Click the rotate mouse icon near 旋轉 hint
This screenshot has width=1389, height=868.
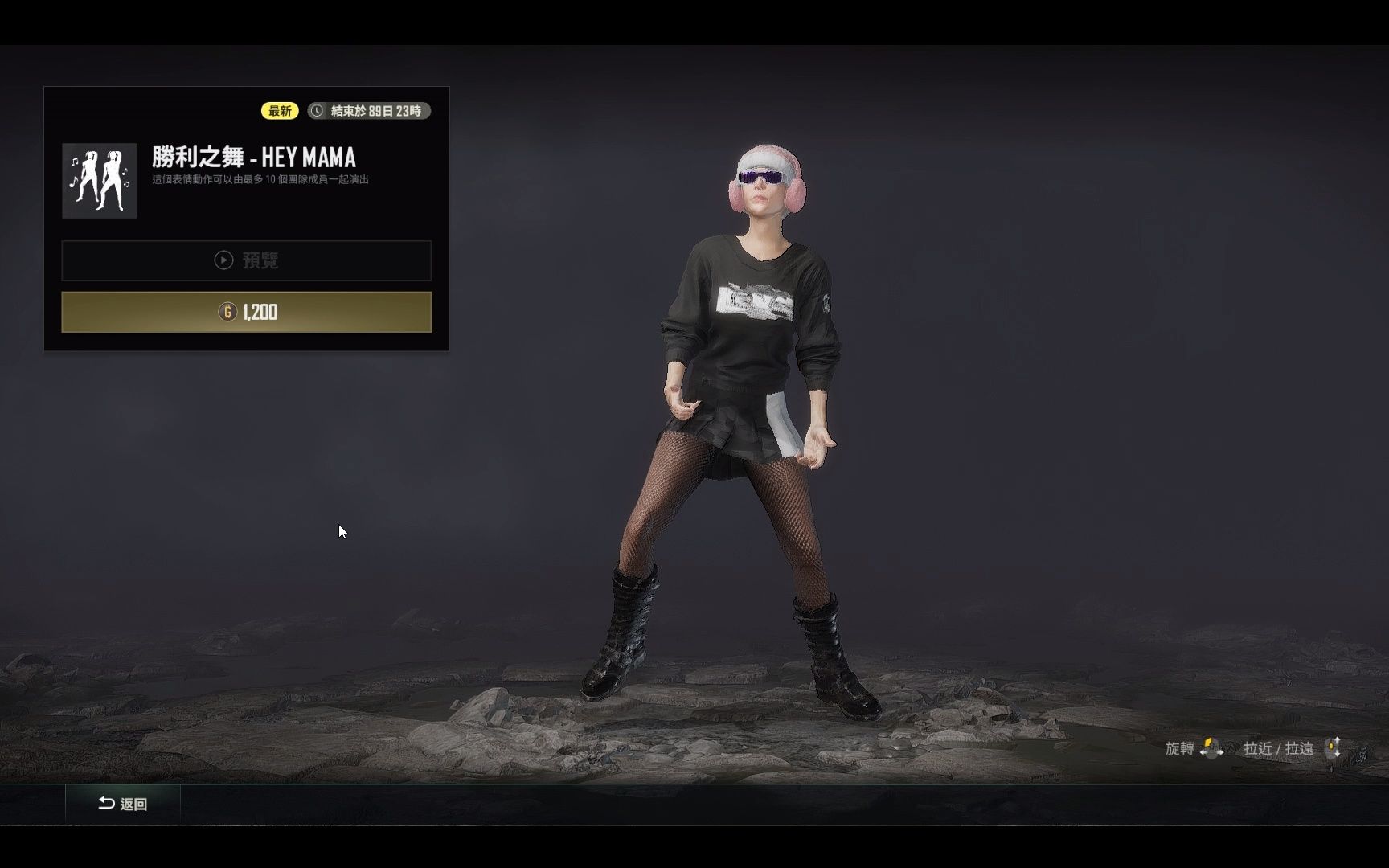point(1211,748)
